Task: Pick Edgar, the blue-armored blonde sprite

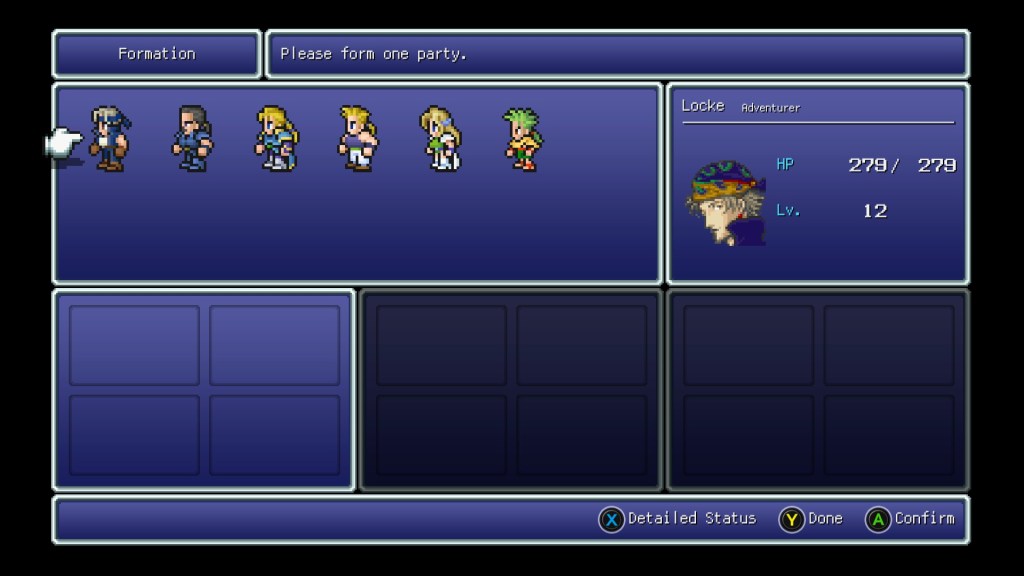Action: click(275, 139)
